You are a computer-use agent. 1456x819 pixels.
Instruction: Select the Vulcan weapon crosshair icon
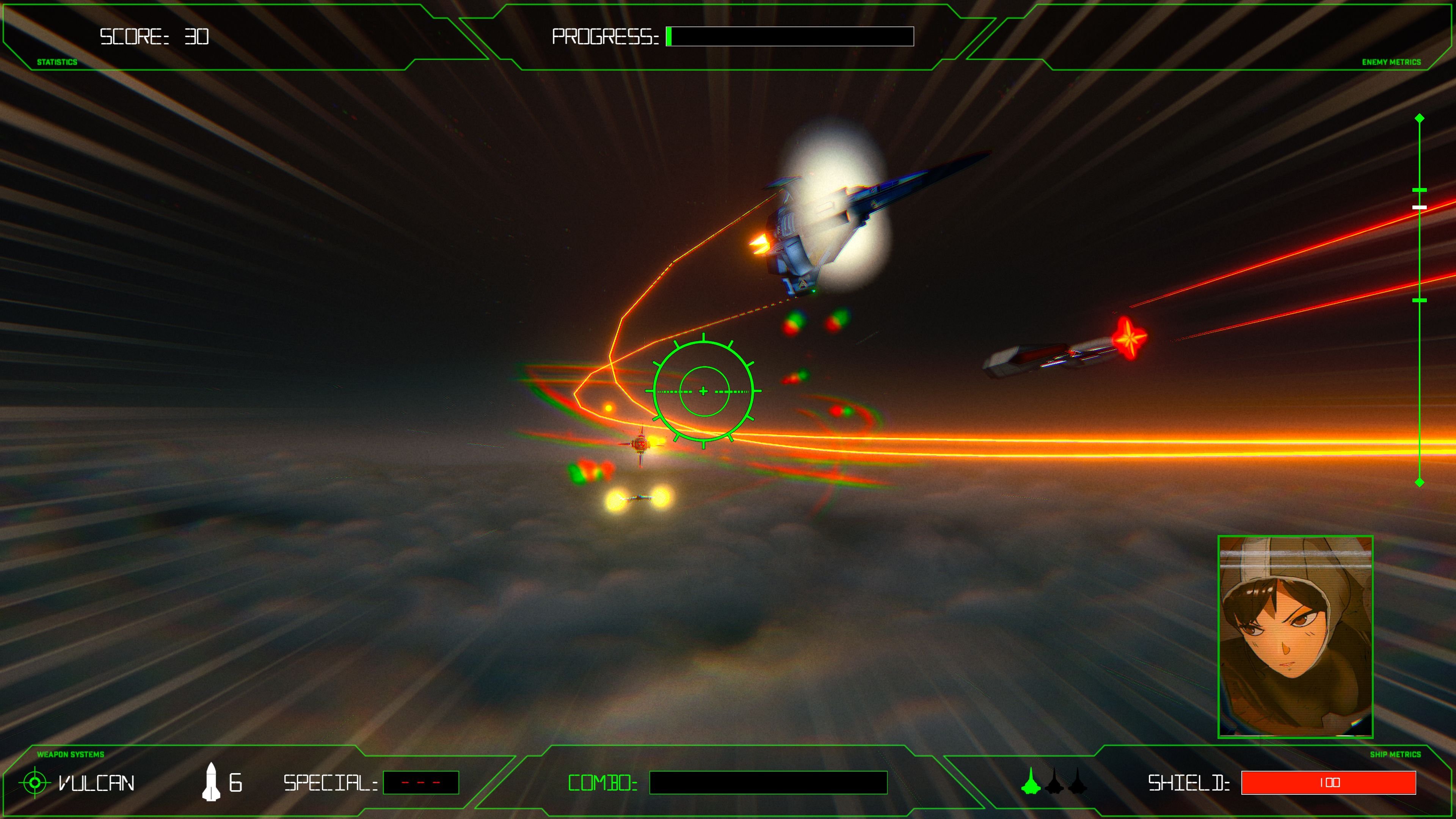[36, 783]
